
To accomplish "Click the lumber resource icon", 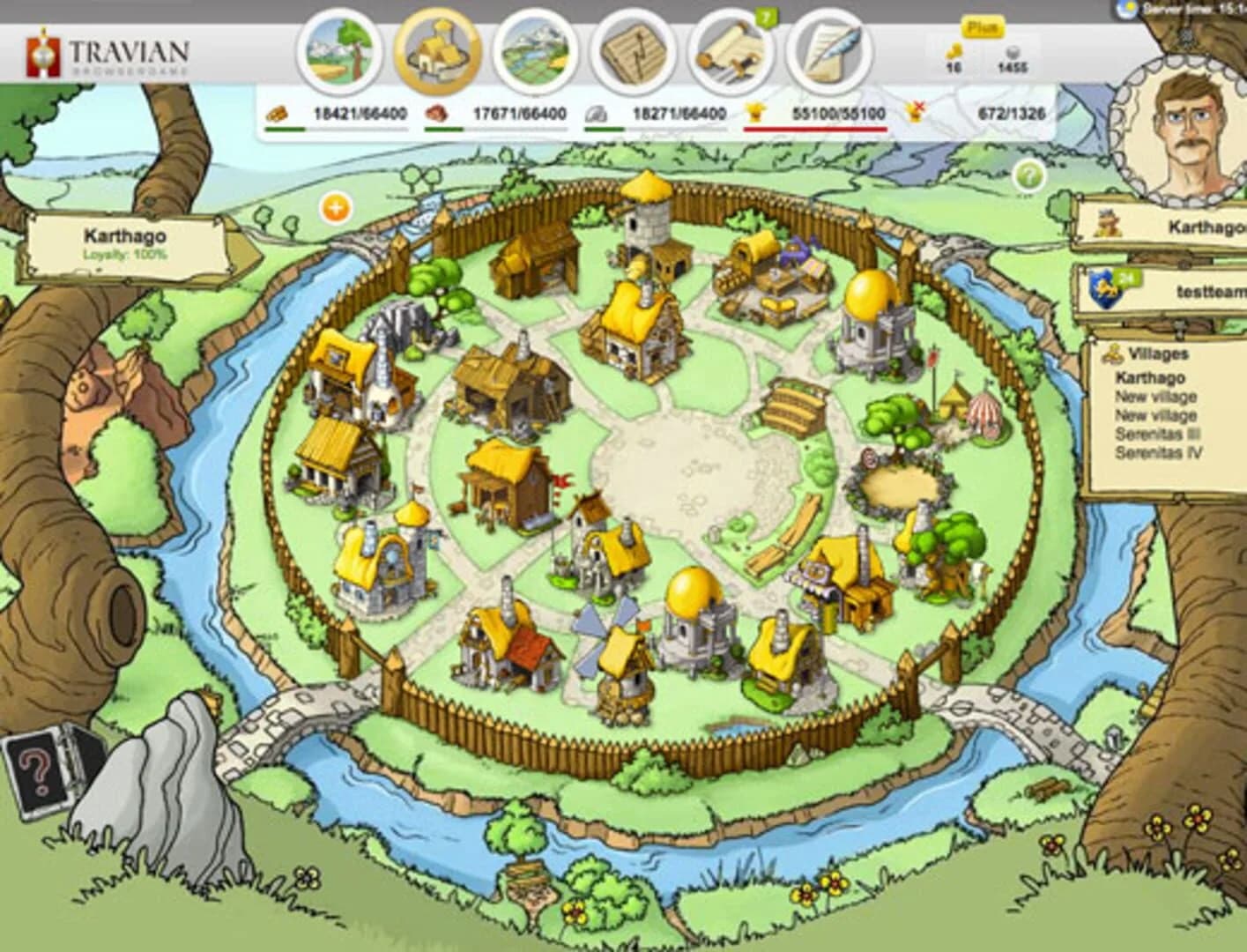I will pos(278,113).
